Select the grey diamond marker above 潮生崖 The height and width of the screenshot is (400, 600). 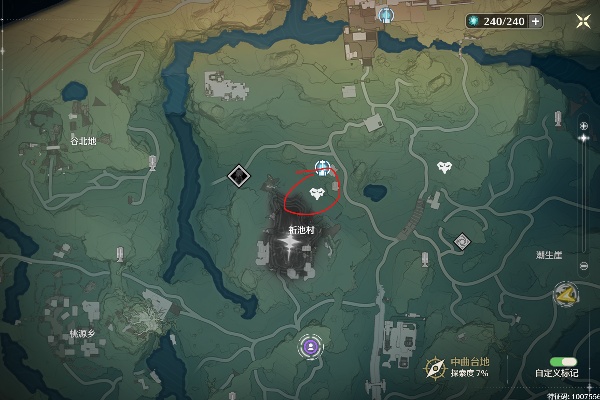tap(462, 241)
